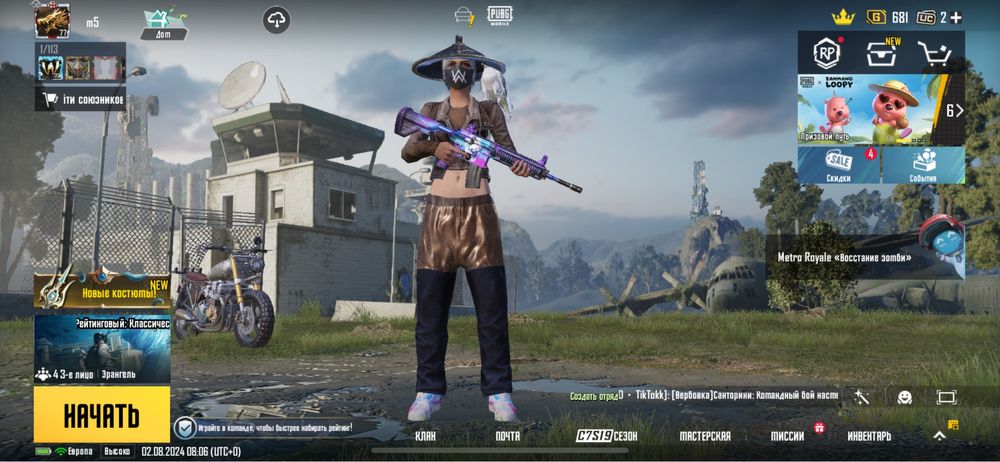Open the Royale Pass RP icon
Screen dimensions: 1000x462
coord(826,52)
